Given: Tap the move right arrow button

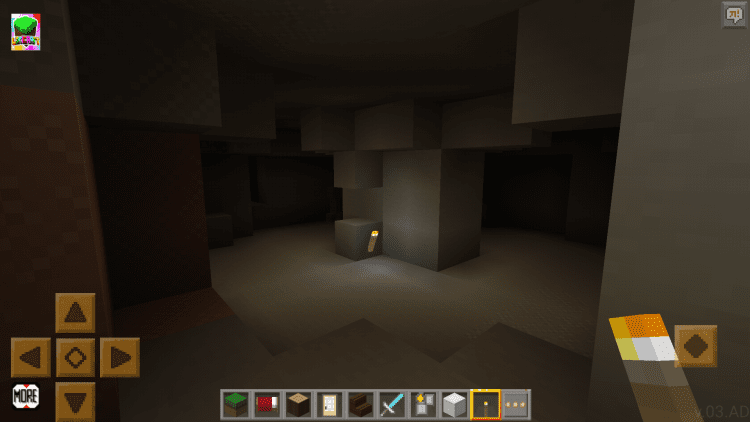Looking at the screenshot, I should pyautogui.click(x=119, y=357).
